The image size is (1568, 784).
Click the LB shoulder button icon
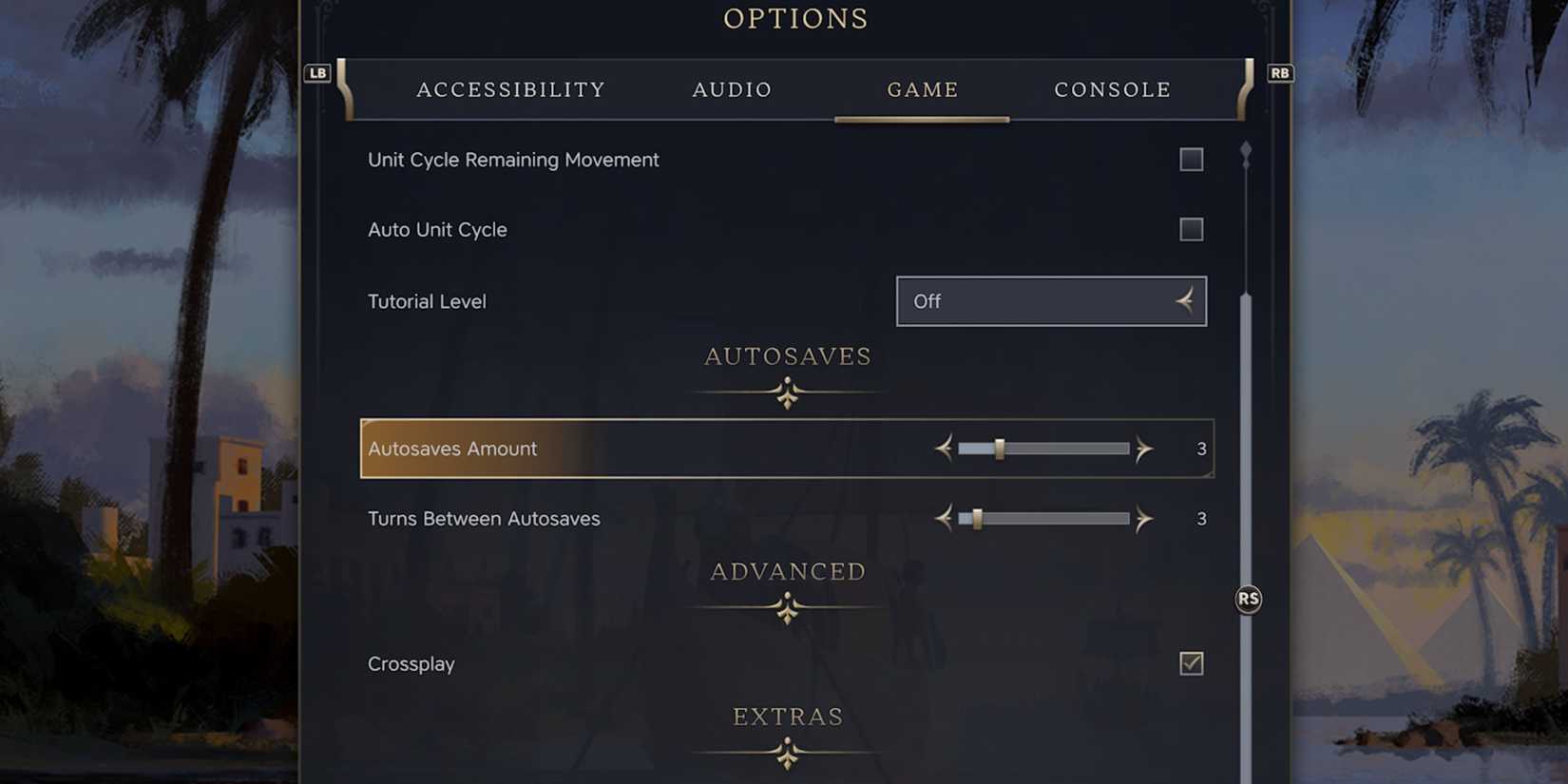pos(317,73)
